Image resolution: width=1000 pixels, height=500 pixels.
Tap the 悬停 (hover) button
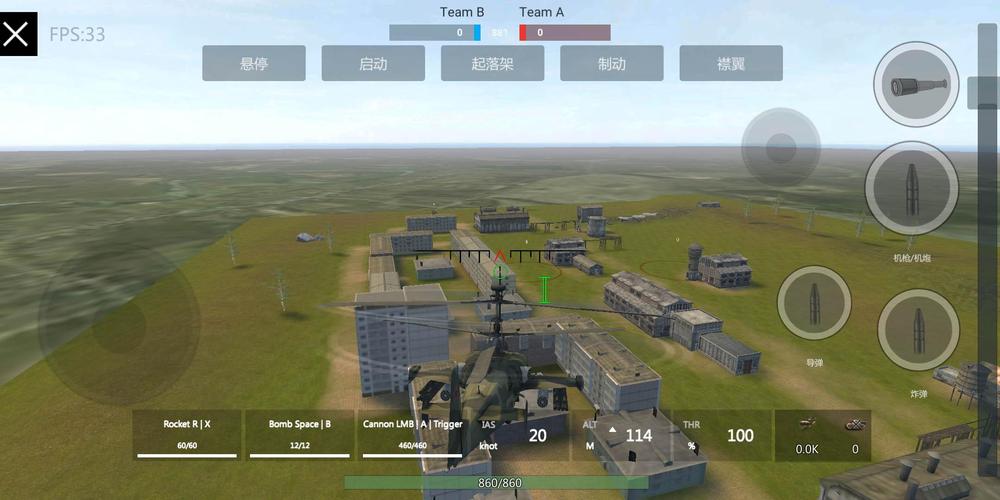(x=253, y=63)
